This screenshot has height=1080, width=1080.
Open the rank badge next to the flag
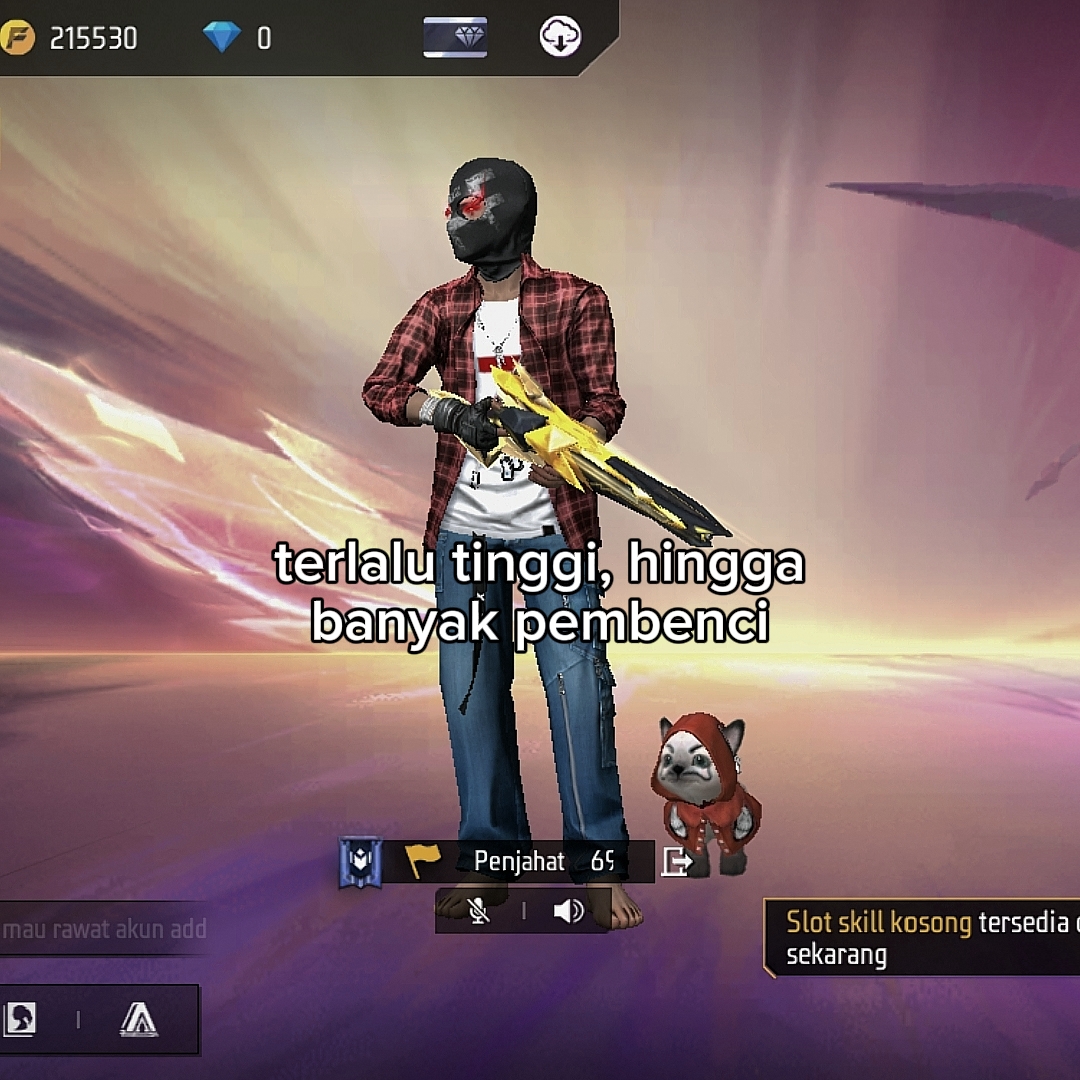(360, 862)
